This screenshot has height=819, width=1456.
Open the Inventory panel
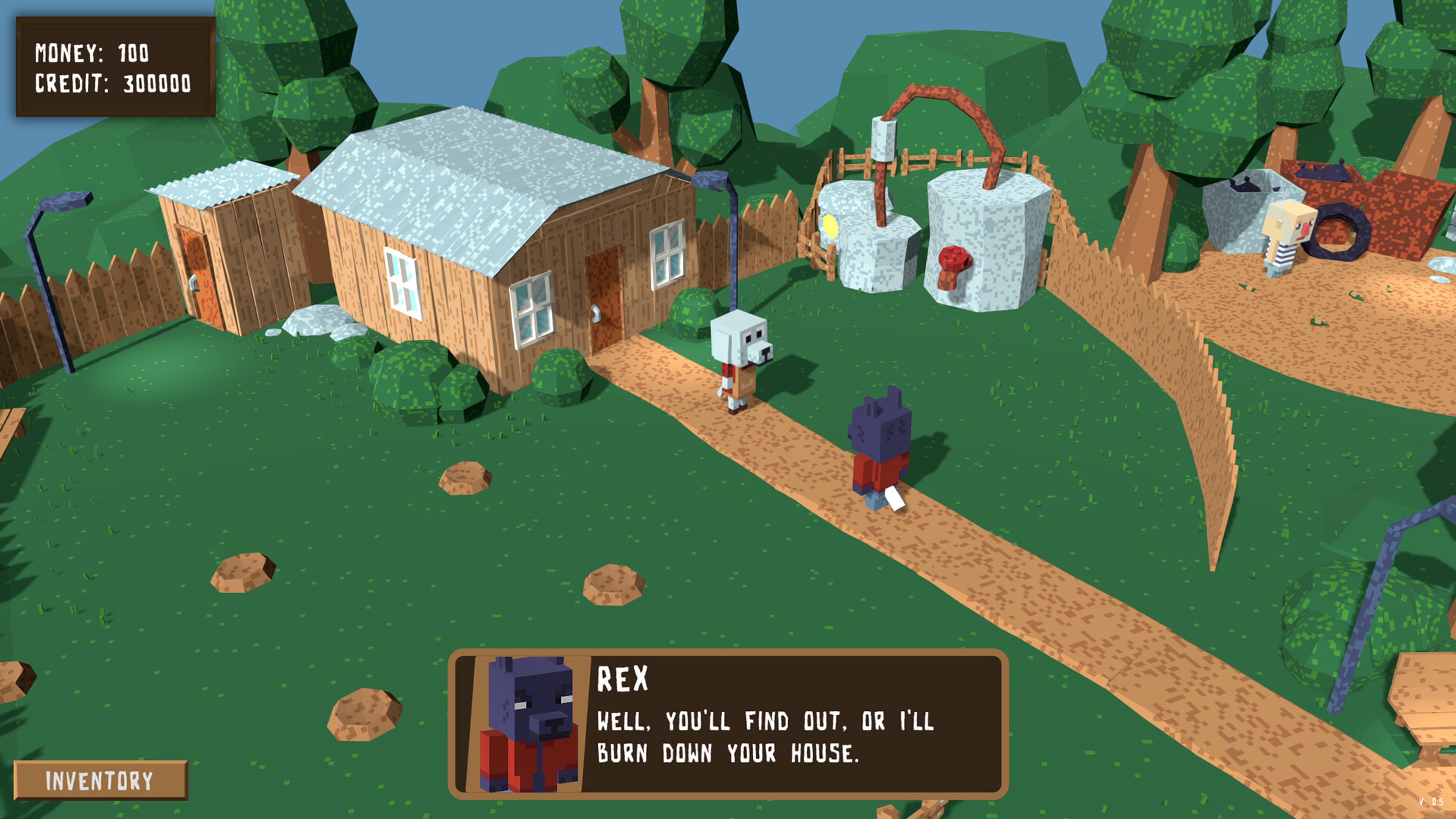[x=99, y=780]
